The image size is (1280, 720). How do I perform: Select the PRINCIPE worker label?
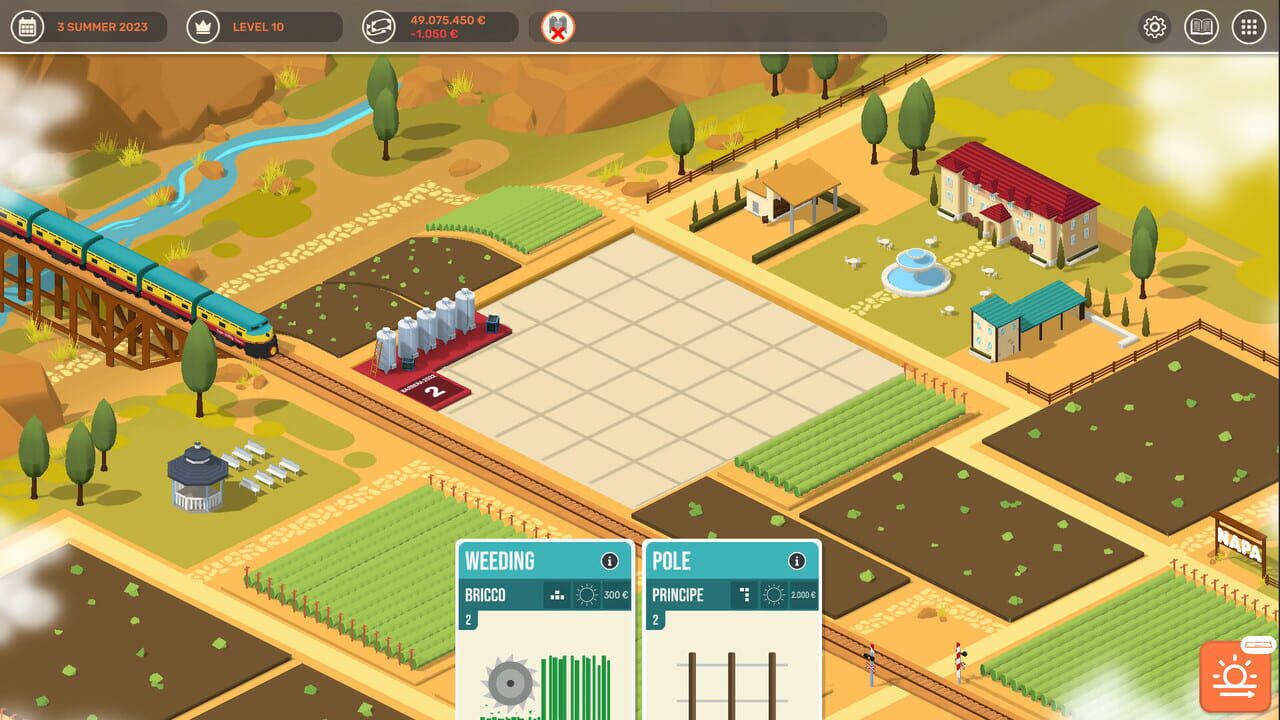coord(680,594)
